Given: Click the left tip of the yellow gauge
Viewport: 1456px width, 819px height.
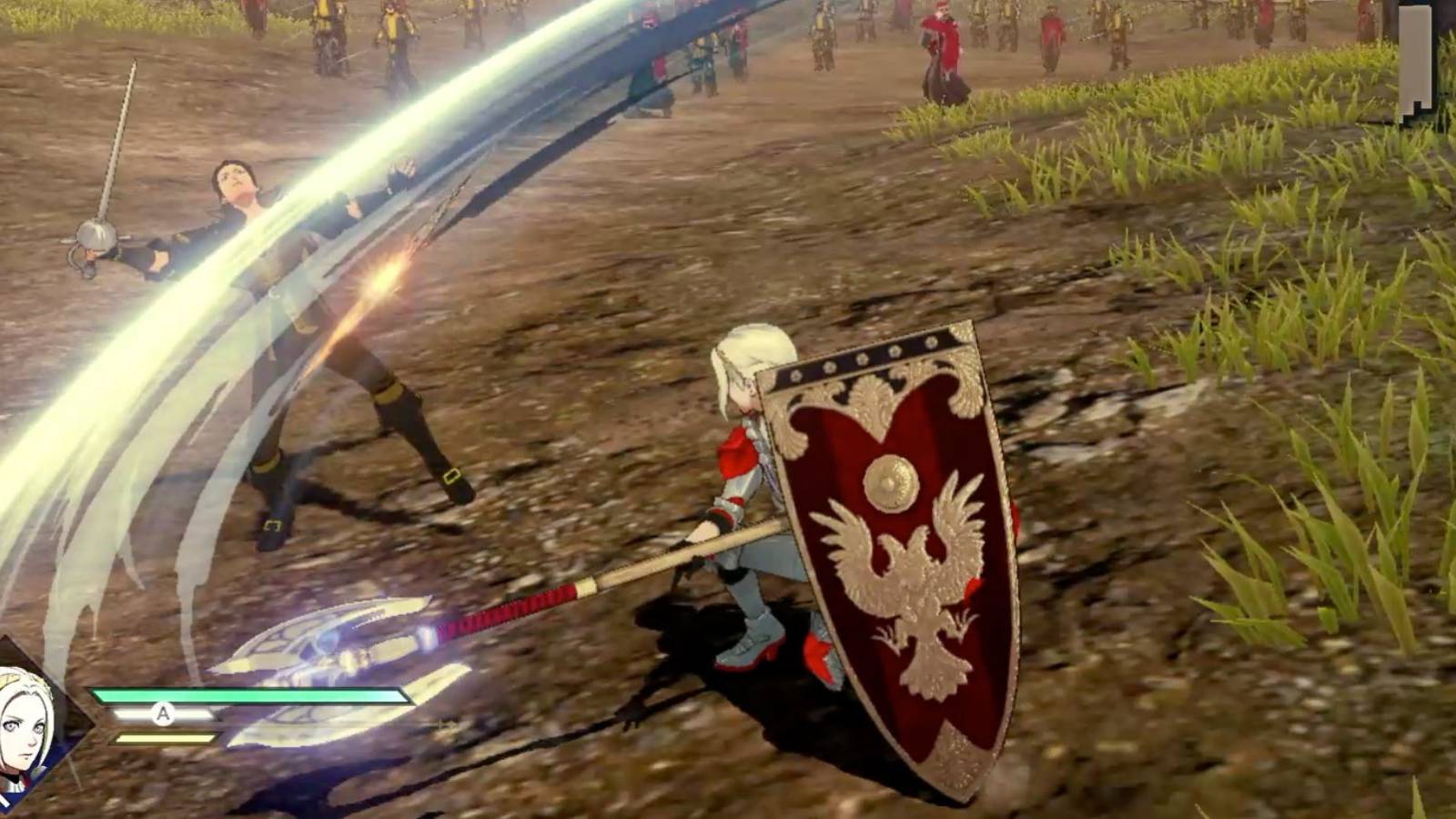Looking at the screenshot, I should click(x=116, y=739).
